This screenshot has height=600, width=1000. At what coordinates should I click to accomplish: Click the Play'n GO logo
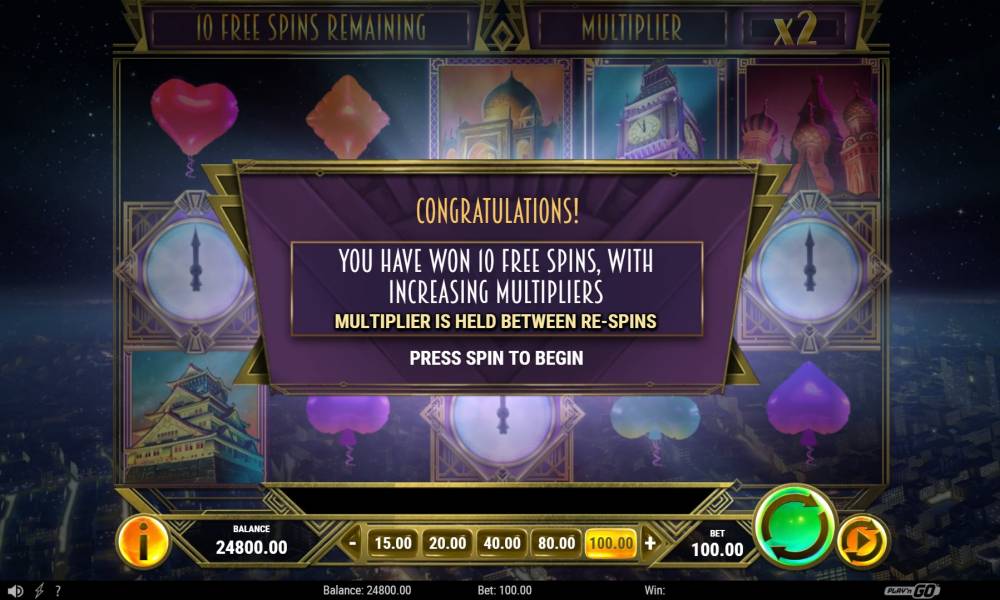pyautogui.click(x=914, y=591)
